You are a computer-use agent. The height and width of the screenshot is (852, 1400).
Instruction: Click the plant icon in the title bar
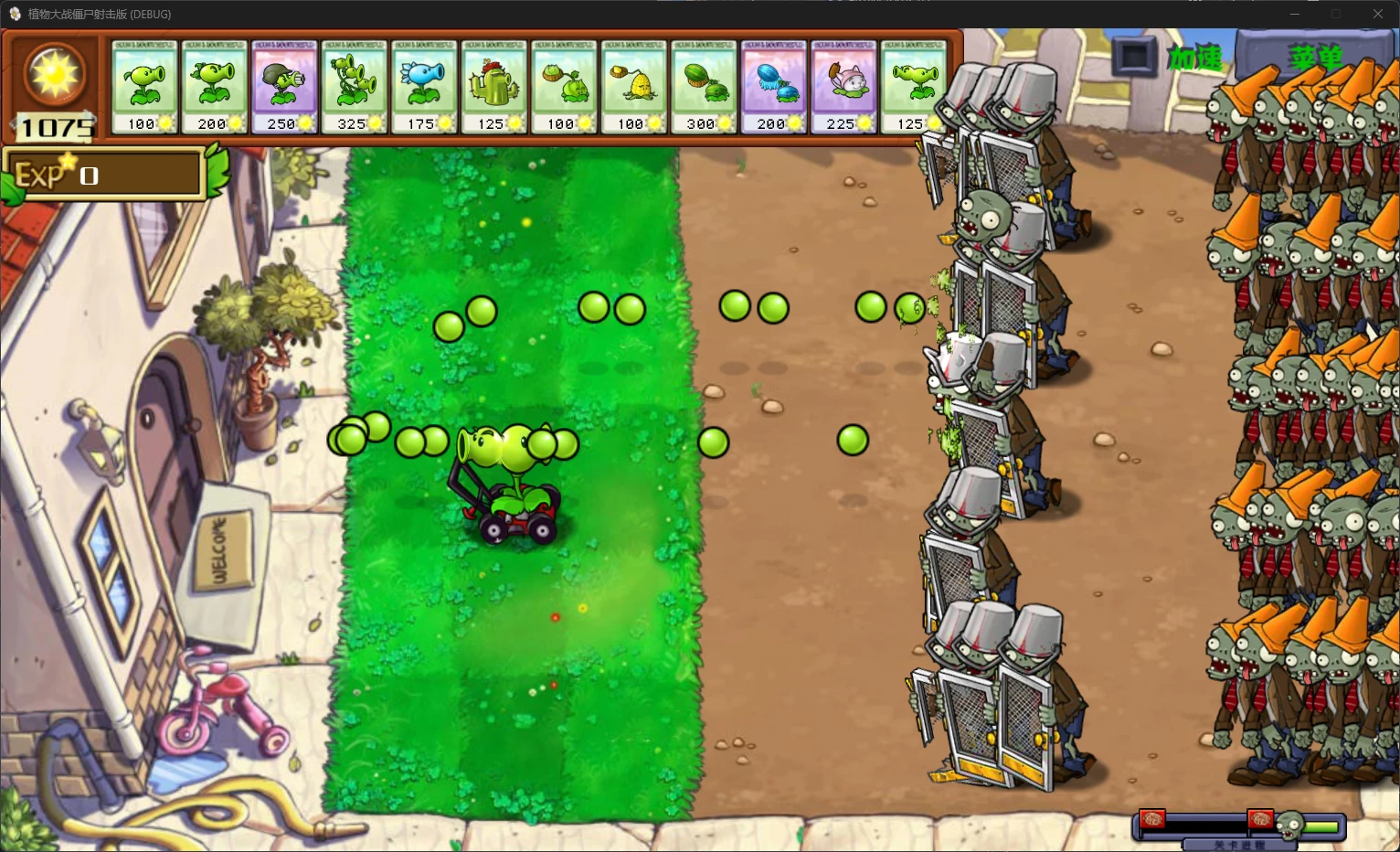click(15, 14)
